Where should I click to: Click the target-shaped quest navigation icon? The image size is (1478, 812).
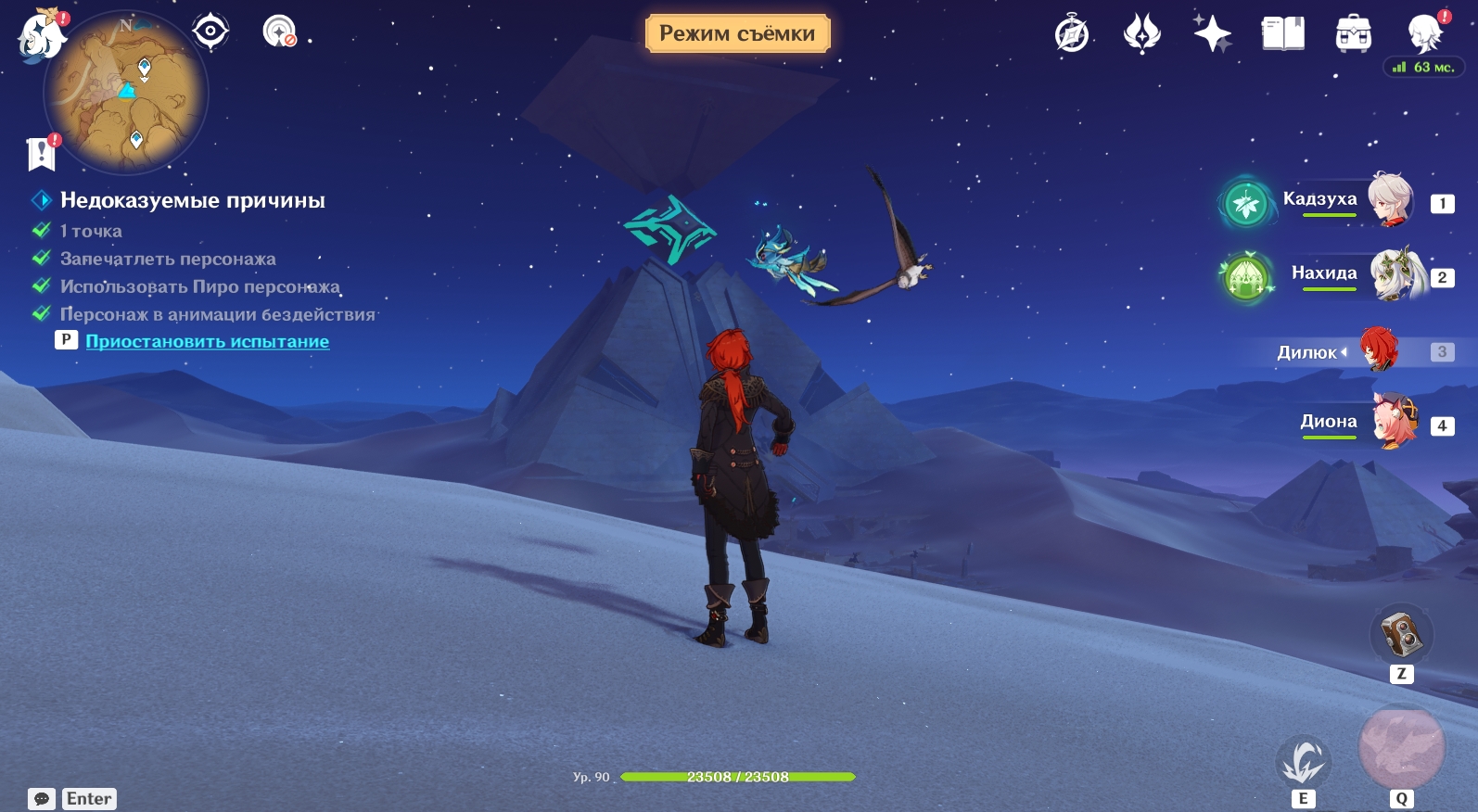pos(210,32)
